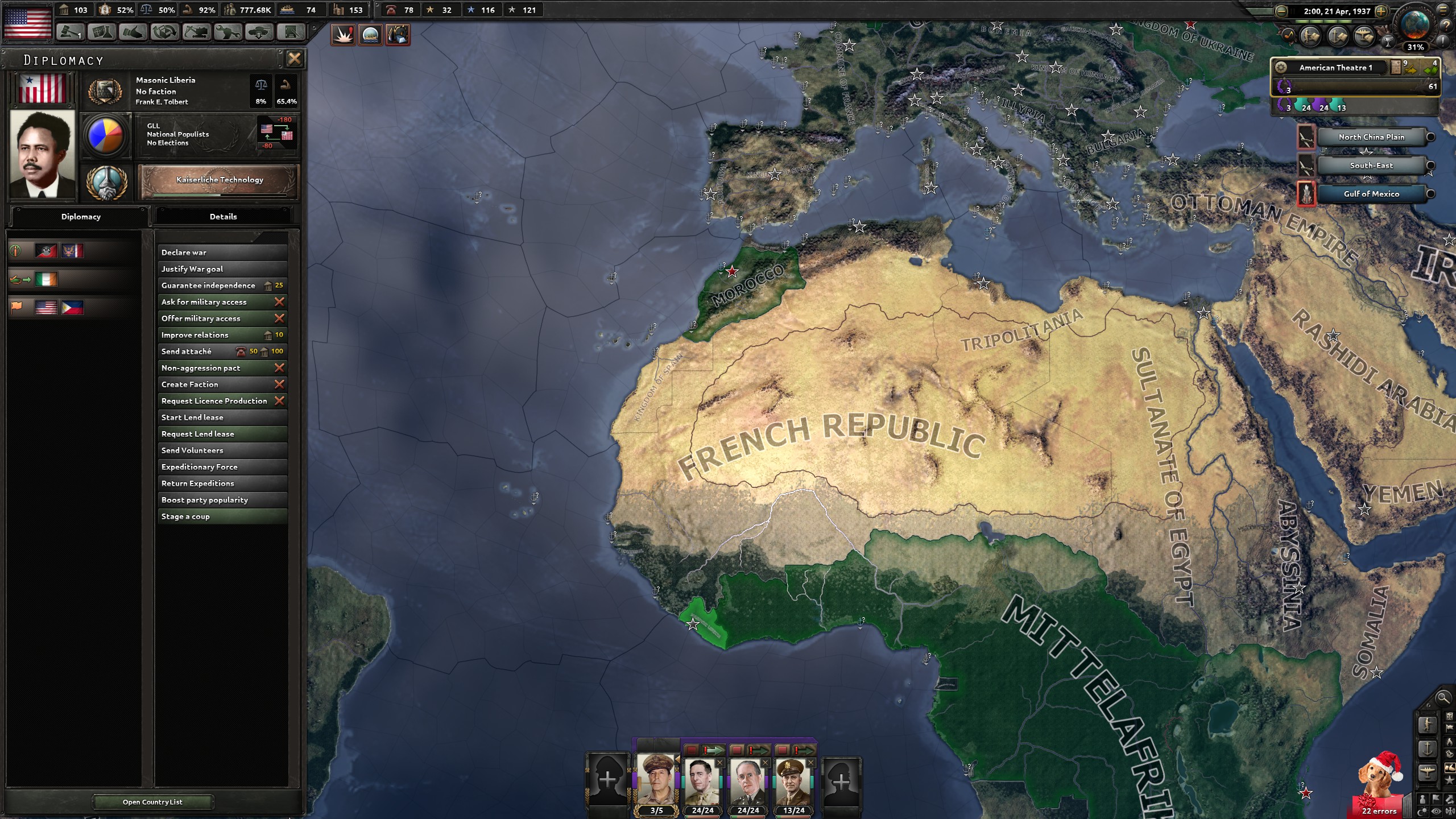This screenshot has height=819, width=1456.
Task: Toggle the naval plans anchor icon
Action: (x=1337, y=36)
